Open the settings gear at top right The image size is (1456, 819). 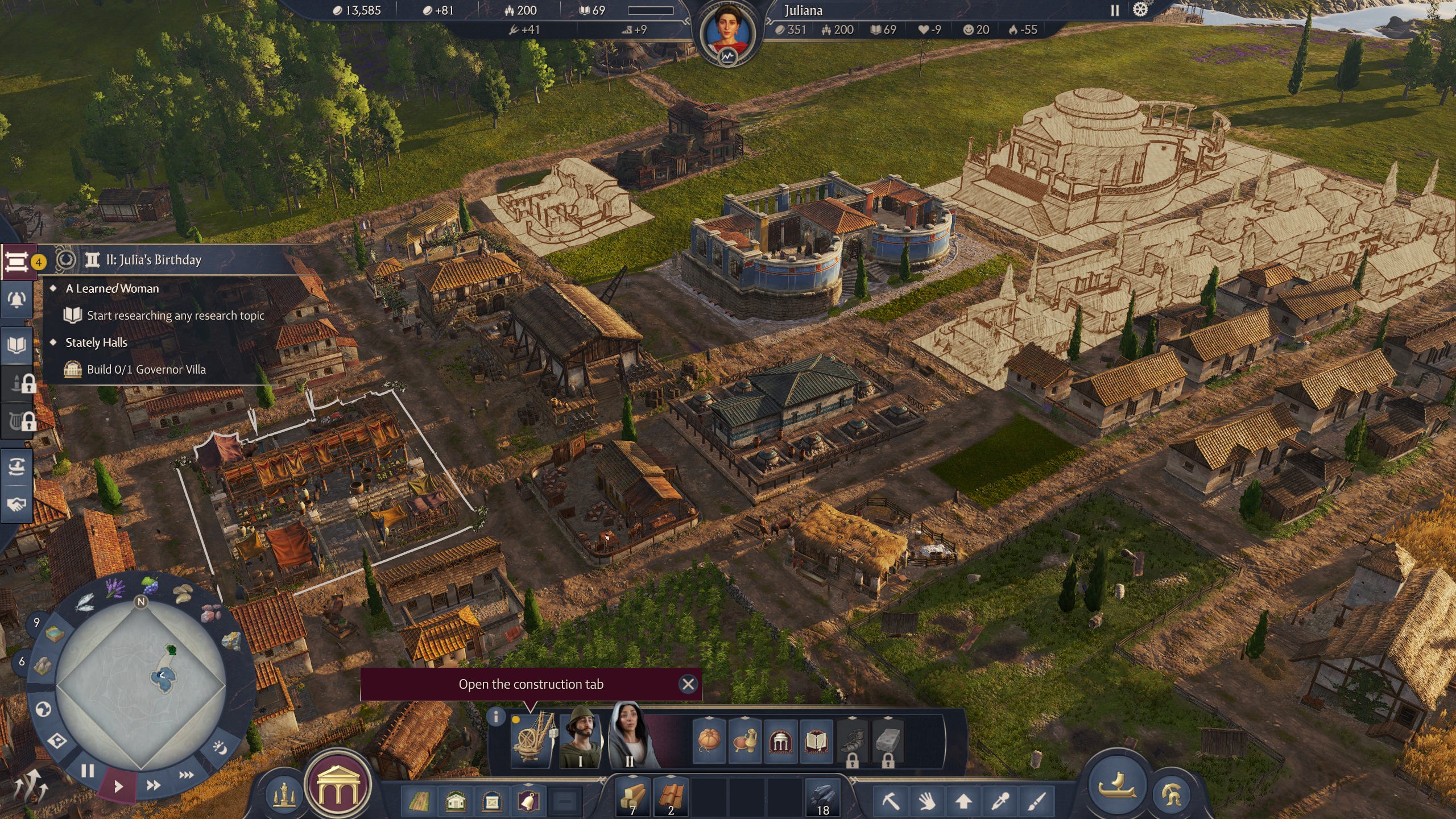(1140, 10)
